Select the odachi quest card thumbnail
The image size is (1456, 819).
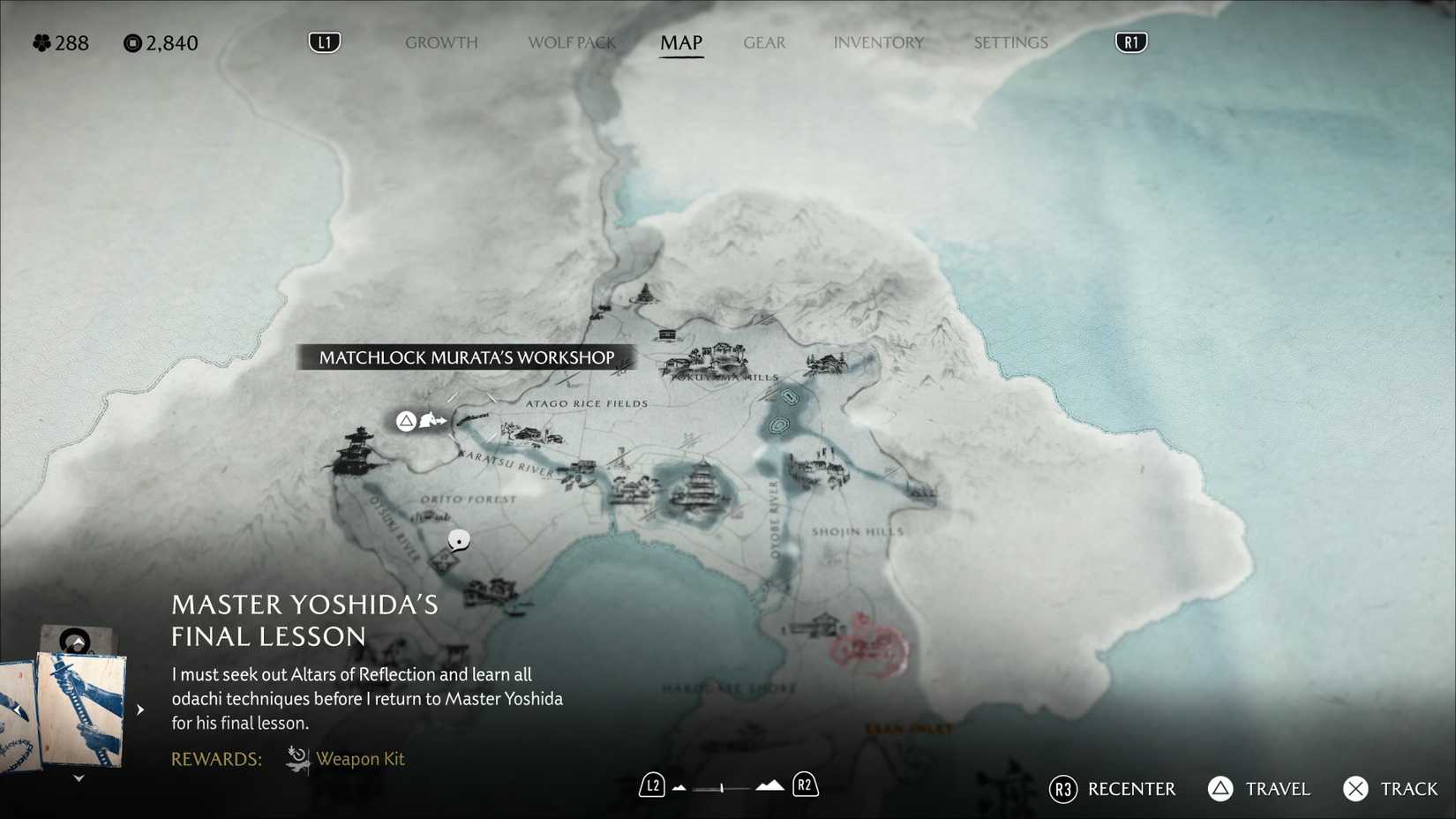(81, 708)
